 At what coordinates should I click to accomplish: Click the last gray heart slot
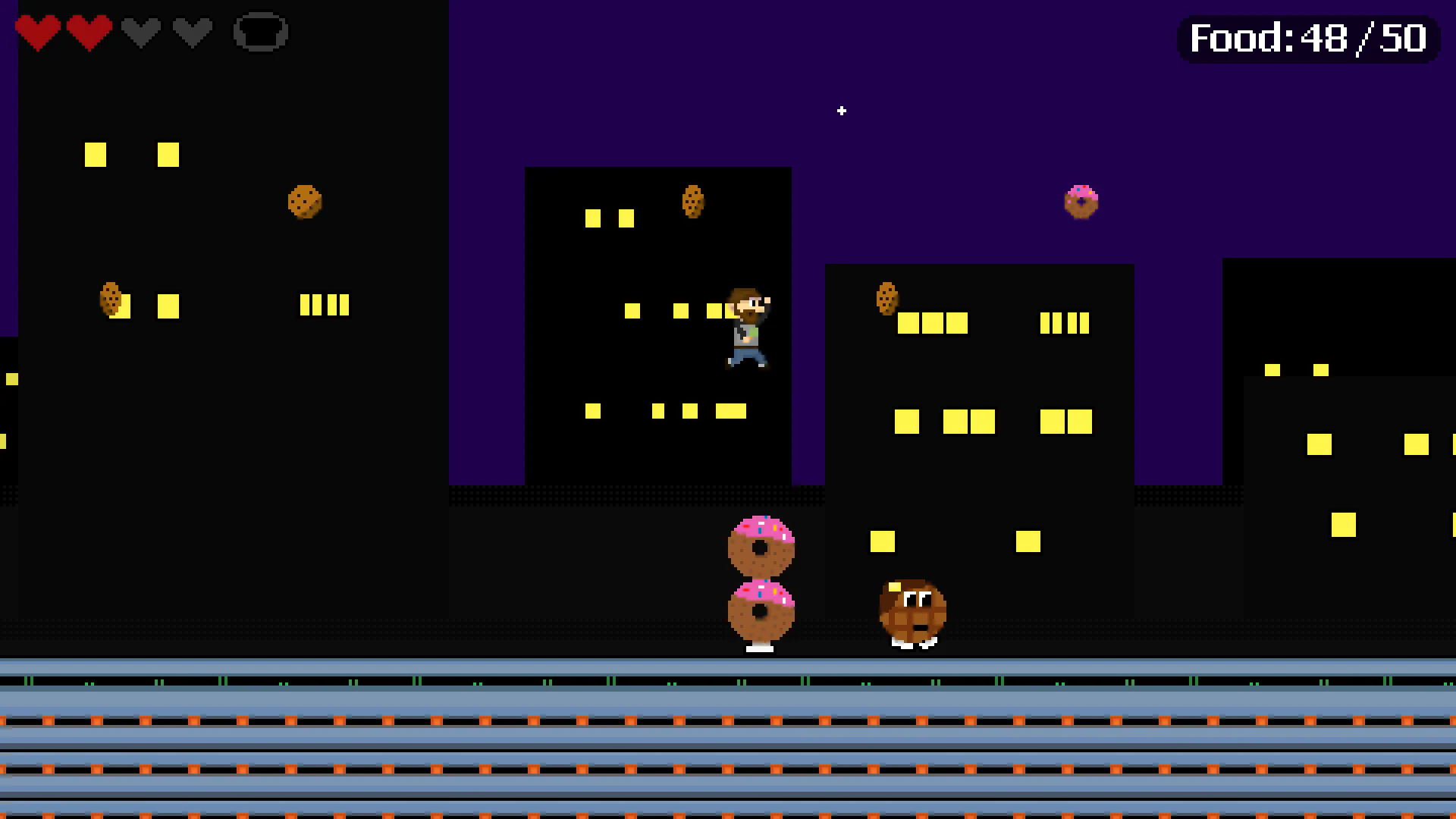(191, 32)
